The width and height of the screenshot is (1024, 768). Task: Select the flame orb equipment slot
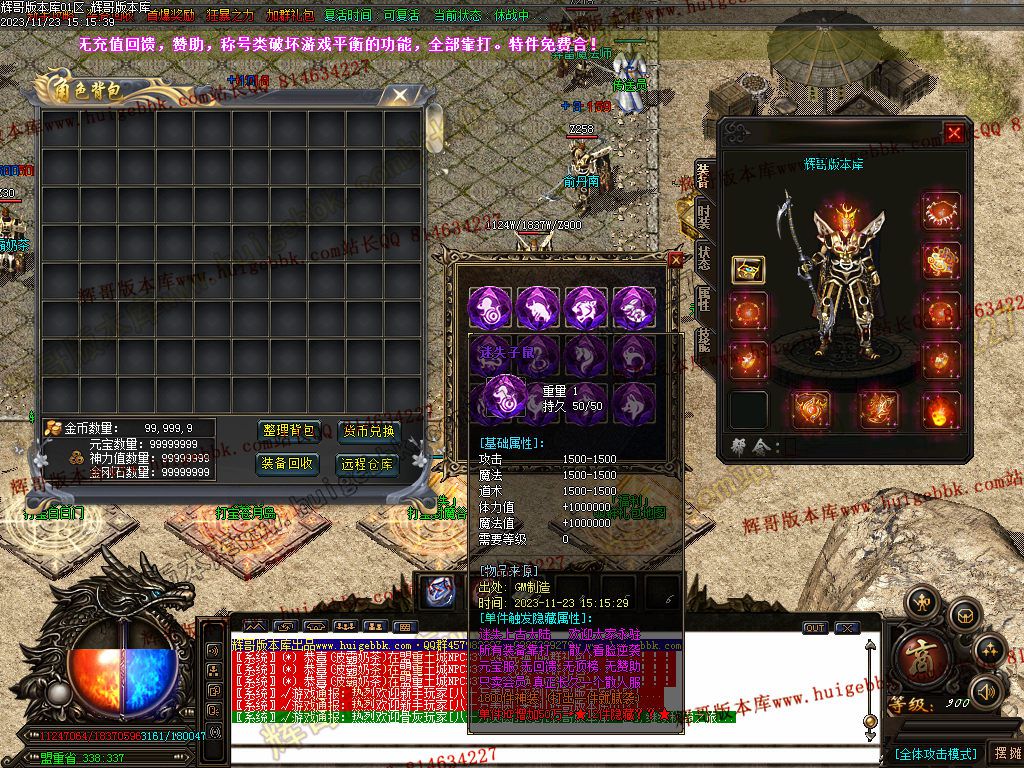tap(940, 410)
